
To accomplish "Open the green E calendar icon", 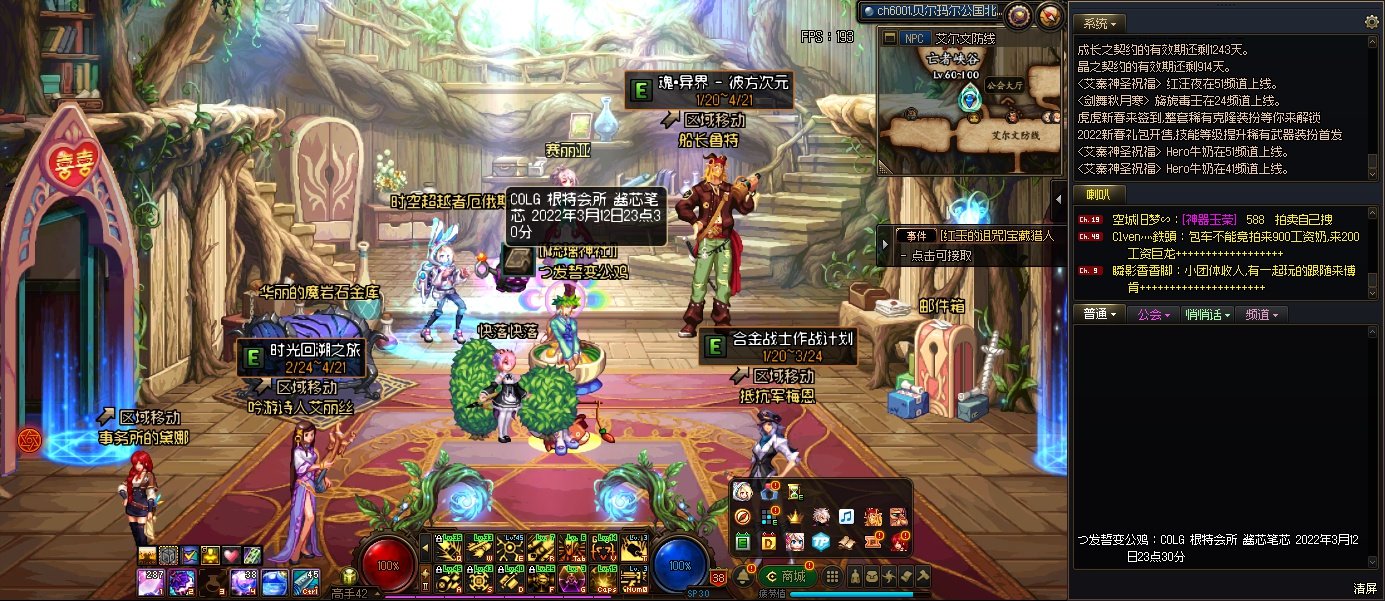I will coord(742,542).
